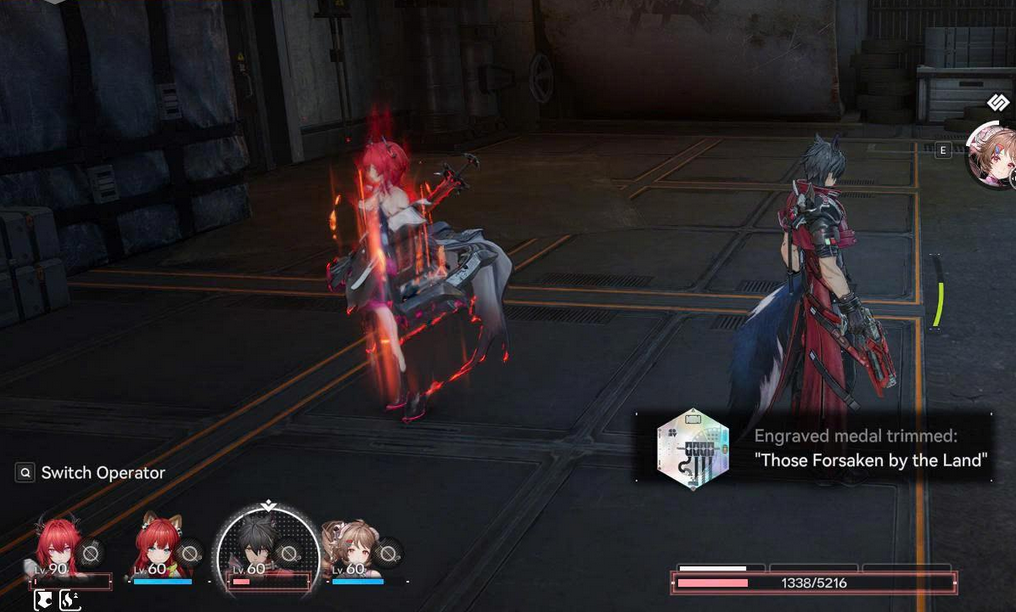The height and width of the screenshot is (612, 1016).
Task: Click the white interlocking-link icon
Action: [998, 103]
